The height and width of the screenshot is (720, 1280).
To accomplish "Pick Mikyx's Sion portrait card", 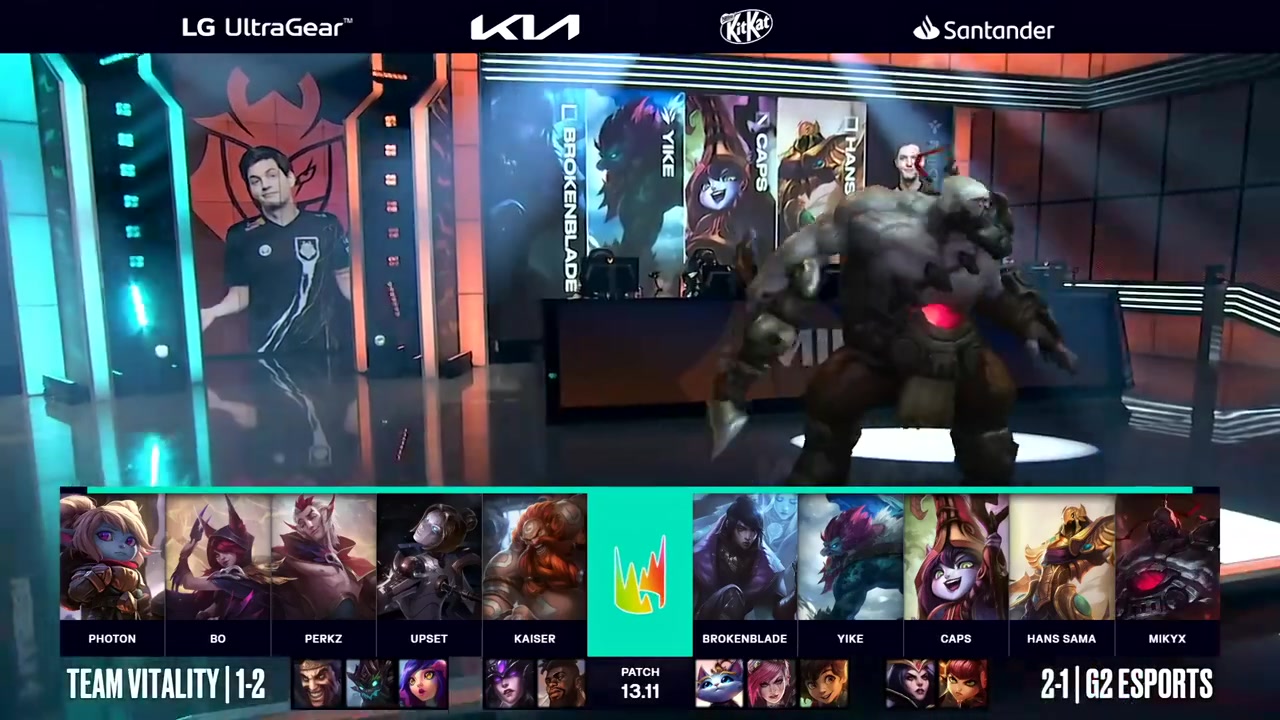I will (1167, 558).
